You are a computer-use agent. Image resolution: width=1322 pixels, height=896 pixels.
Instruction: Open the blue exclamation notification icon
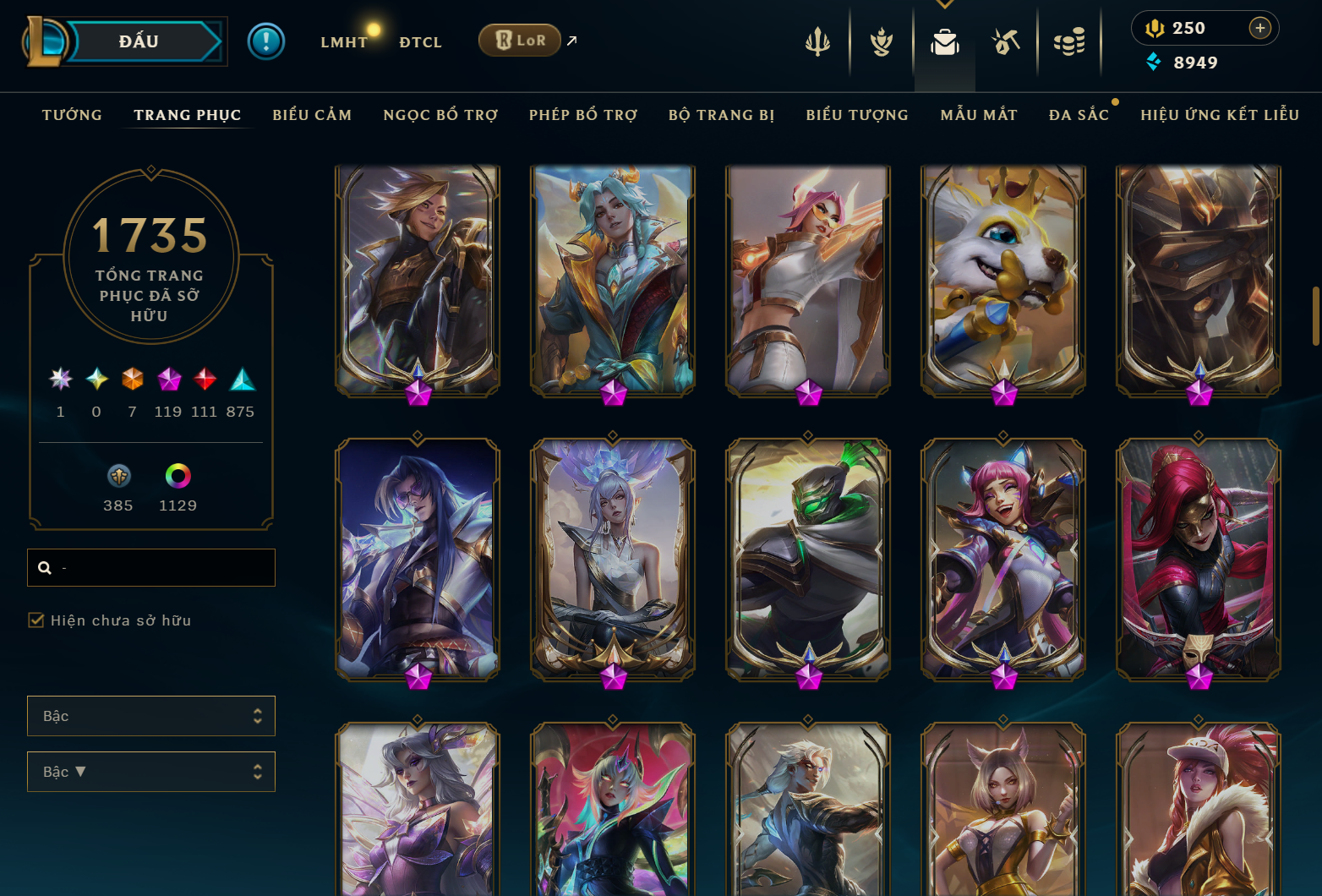click(x=265, y=40)
